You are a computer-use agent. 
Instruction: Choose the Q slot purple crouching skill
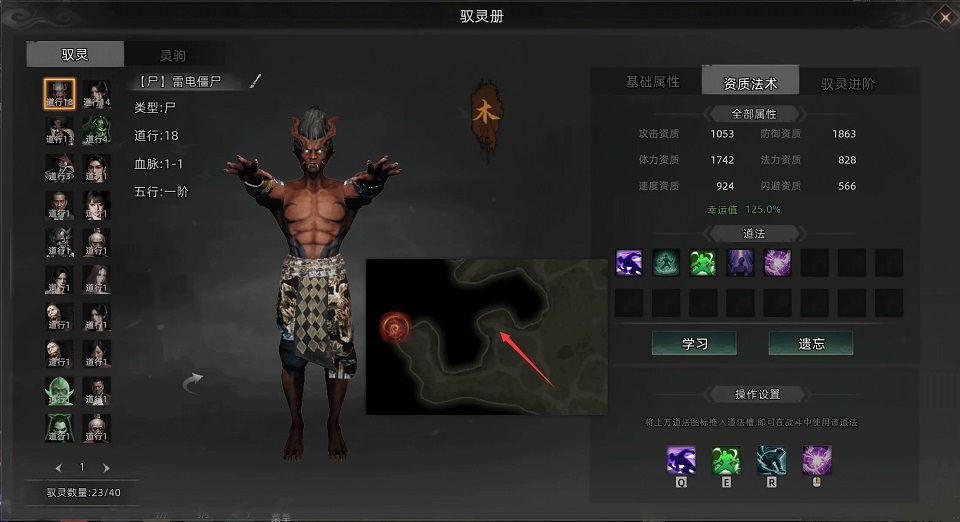pos(682,461)
